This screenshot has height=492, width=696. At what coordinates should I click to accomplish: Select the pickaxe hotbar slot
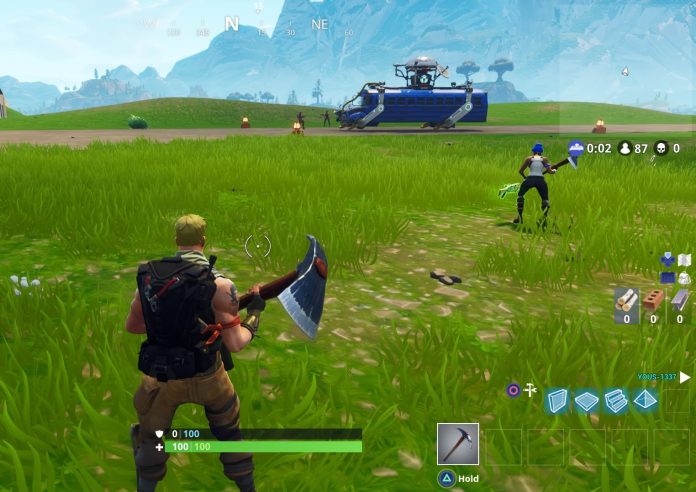click(x=458, y=444)
